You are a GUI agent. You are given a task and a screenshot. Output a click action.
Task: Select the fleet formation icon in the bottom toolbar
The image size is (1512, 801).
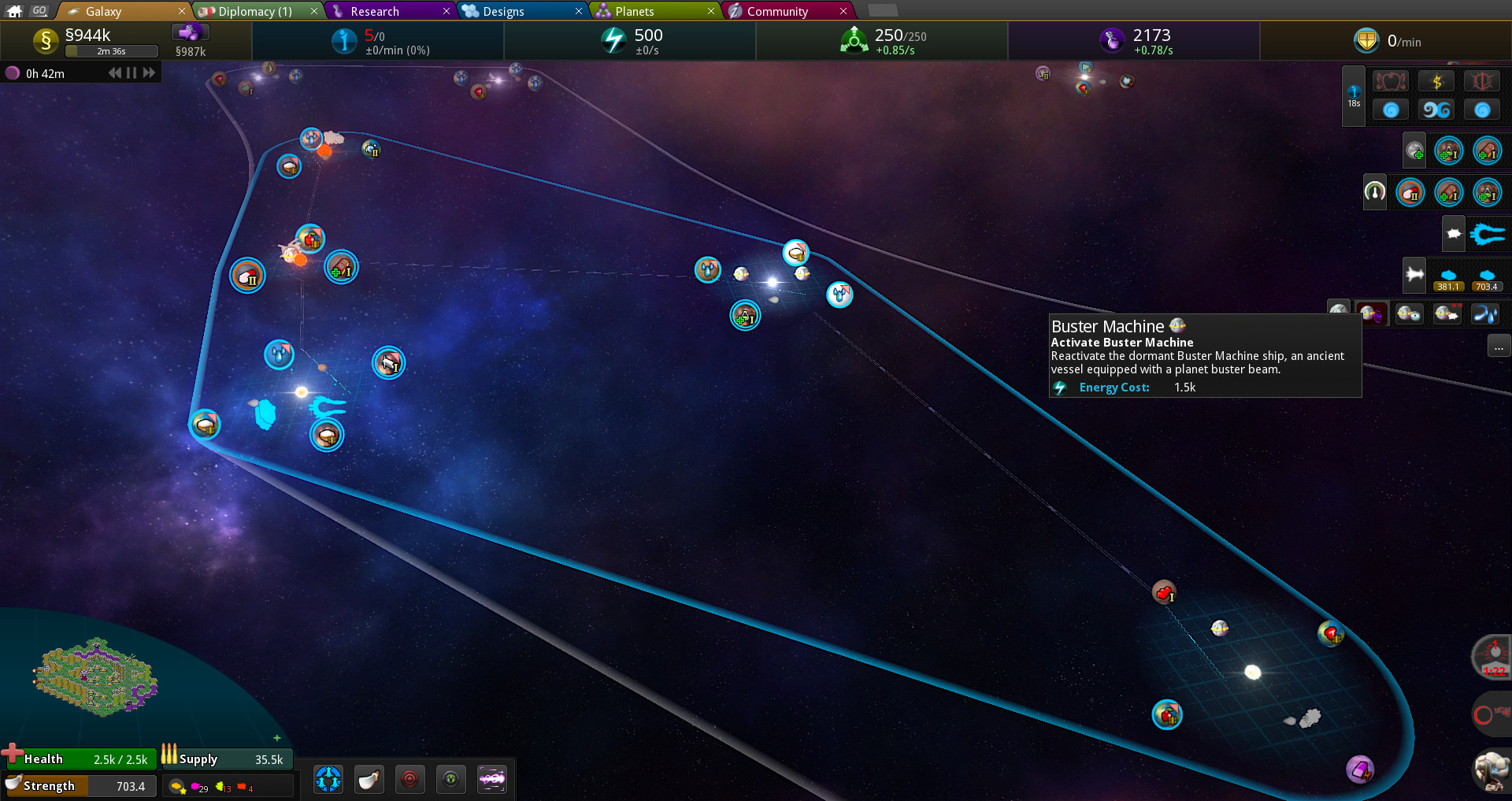(x=328, y=779)
